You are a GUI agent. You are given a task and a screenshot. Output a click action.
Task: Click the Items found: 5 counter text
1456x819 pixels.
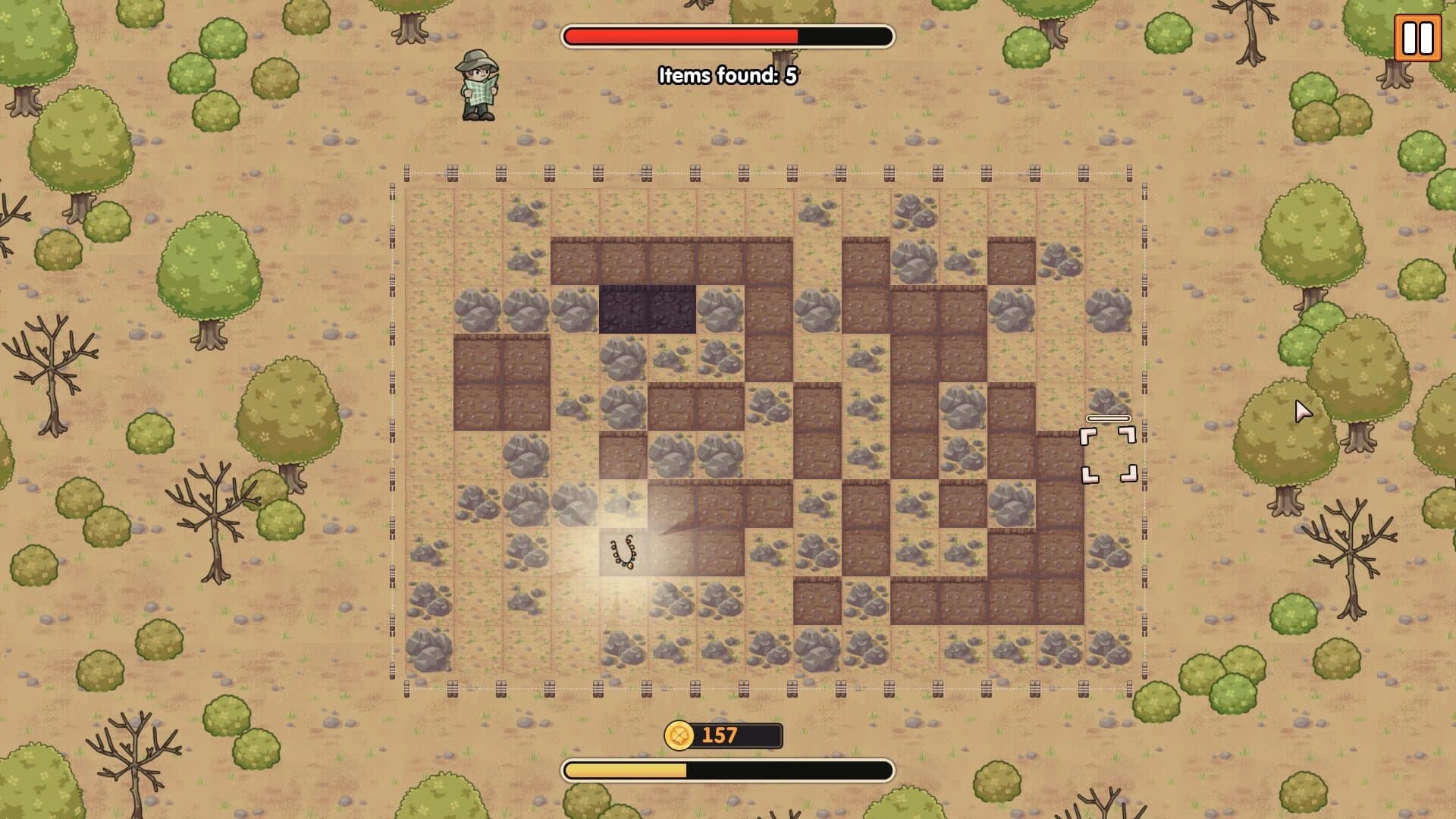[728, 76]
